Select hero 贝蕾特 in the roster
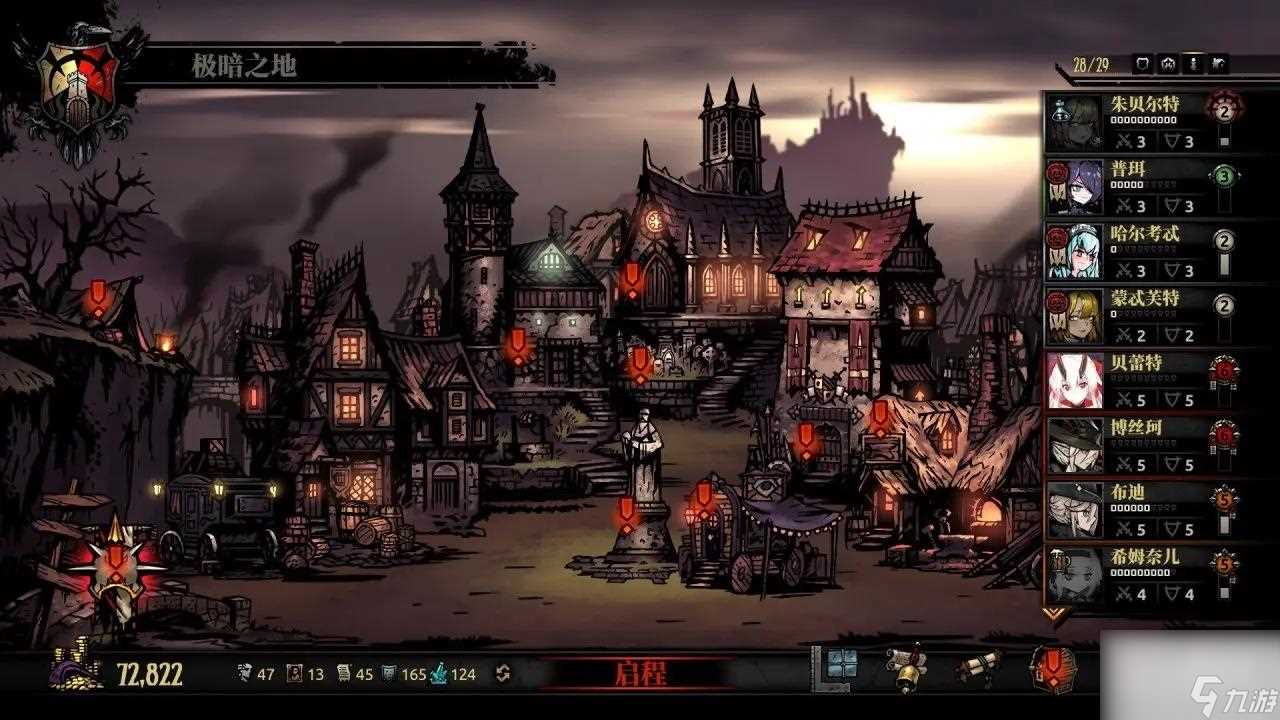Image resolution: width=1280 pixels, height=720 pixels. click(x=1130, y=381)
